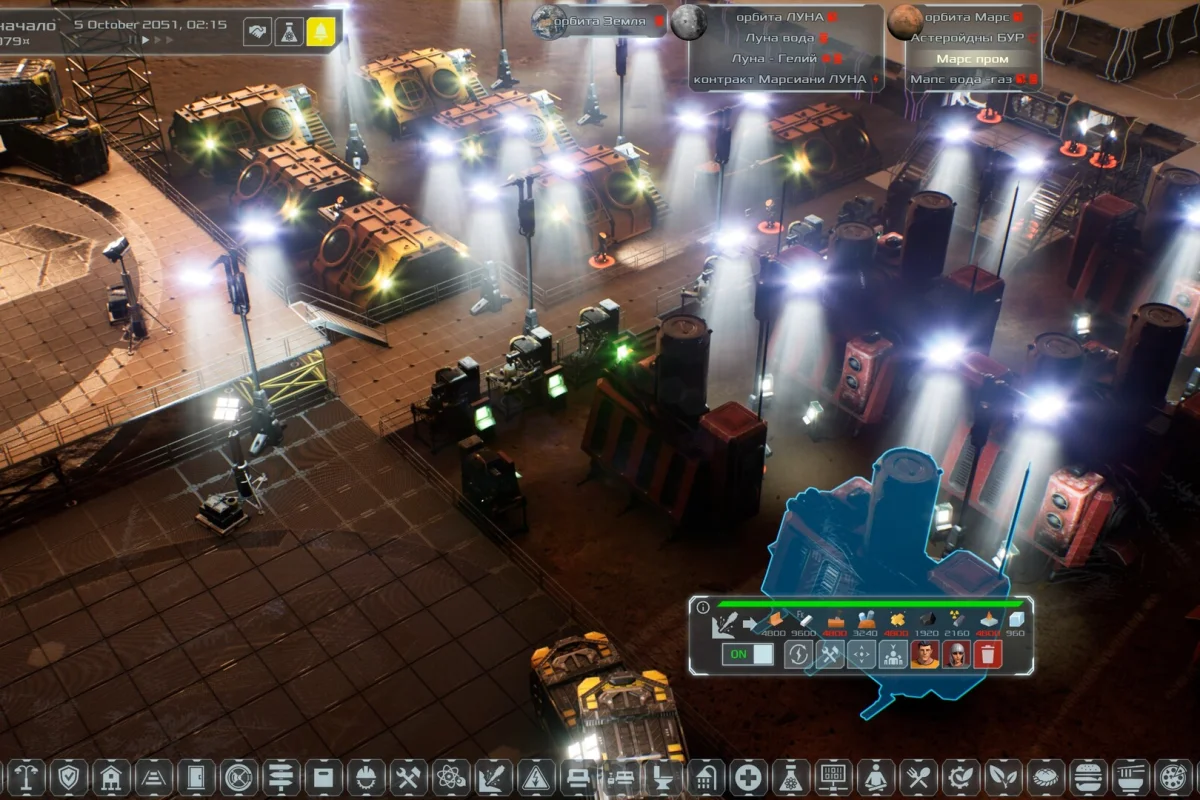Open the контракт Марсиани ЛУНА entry
1200x800 pixels.
pos(780,79)
